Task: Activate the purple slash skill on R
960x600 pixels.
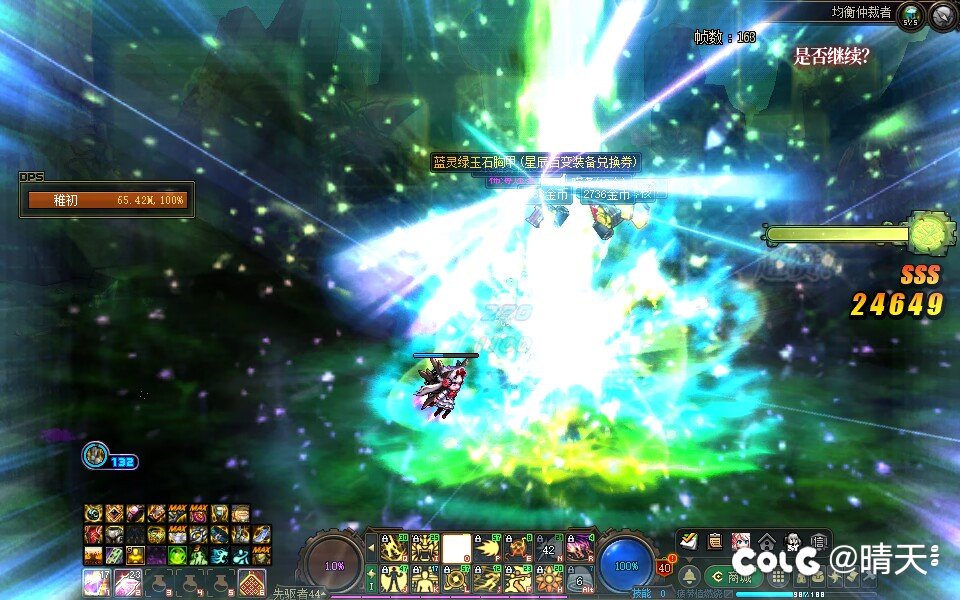Action: [580, 548]
